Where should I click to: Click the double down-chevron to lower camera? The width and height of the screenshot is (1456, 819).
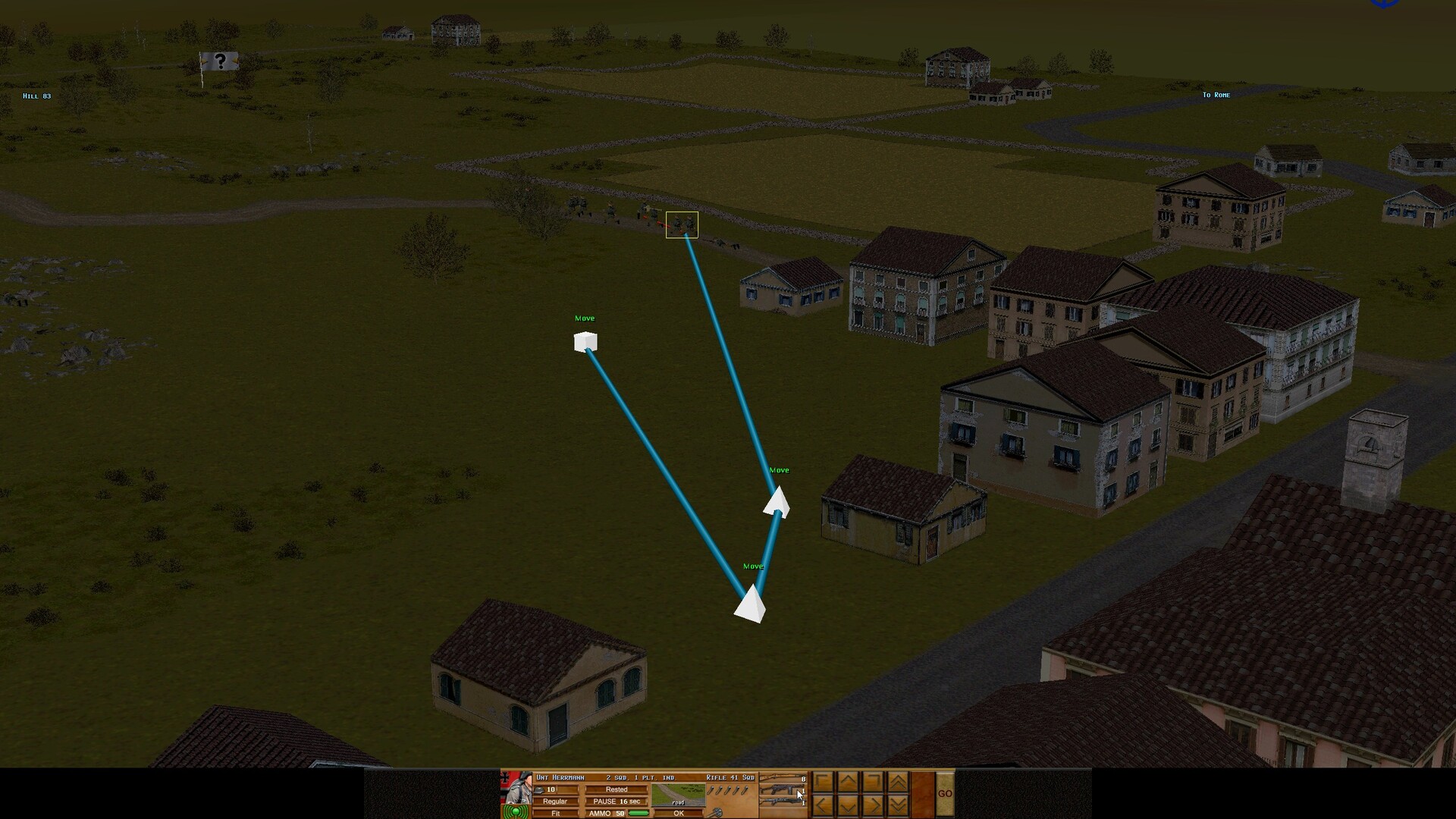(x=899, y=806)
